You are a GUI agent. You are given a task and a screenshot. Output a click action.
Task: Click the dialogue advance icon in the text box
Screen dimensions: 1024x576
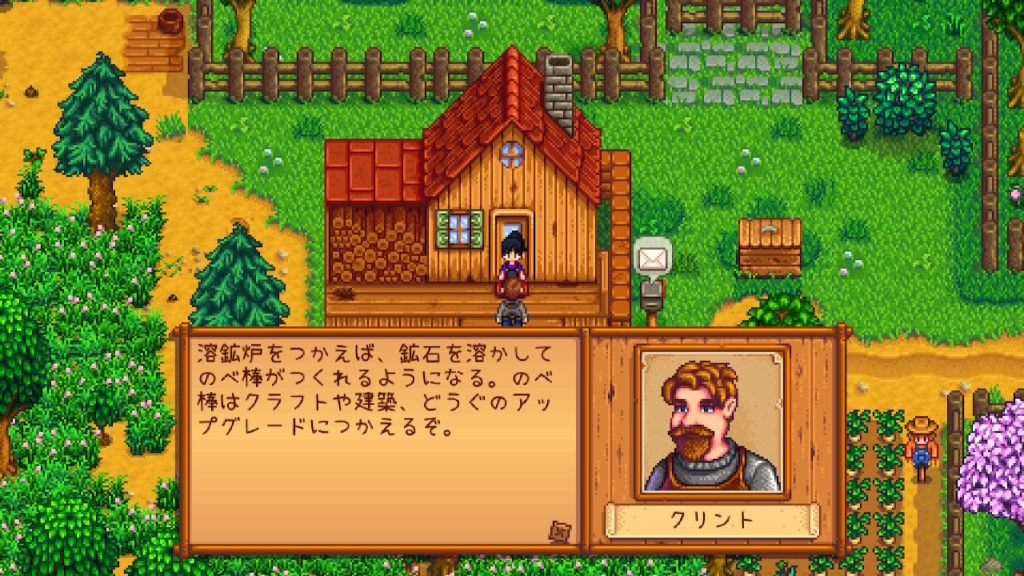557,530
